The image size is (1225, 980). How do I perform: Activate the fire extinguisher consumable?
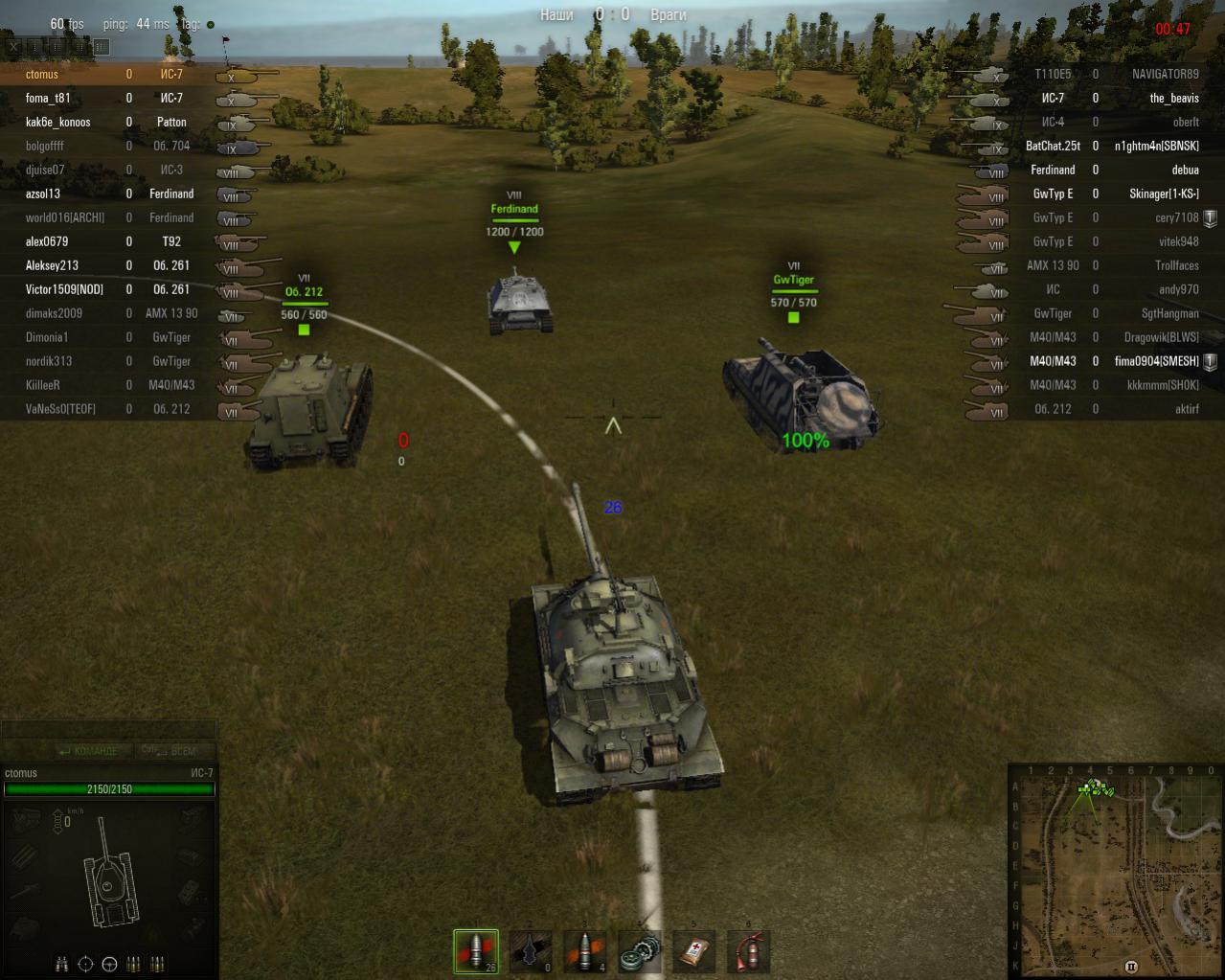749,950
